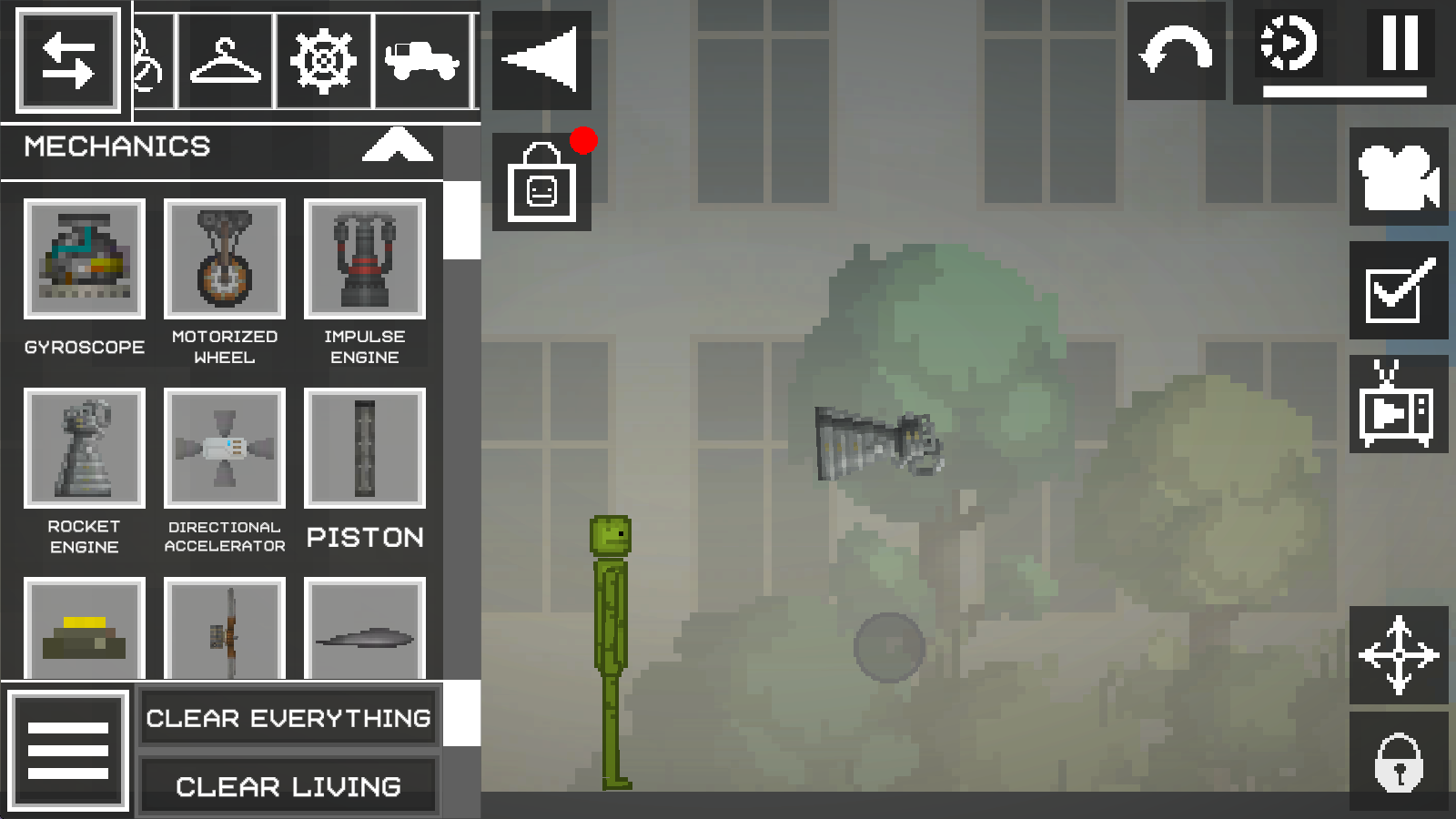The width and height of the screenshot is (1456, 819).
Task: Select the Rocket Engine item
Action: coord(85,449)
